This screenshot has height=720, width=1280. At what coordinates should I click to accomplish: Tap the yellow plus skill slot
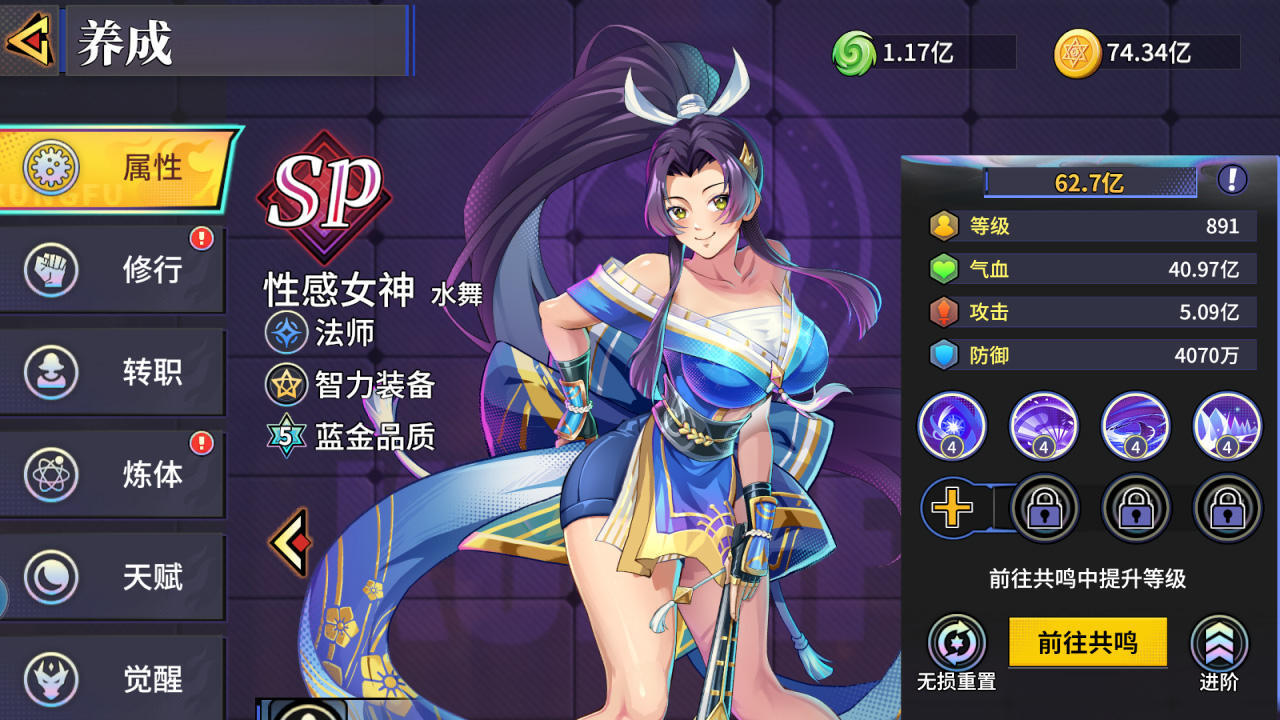[x=952, y=508]
